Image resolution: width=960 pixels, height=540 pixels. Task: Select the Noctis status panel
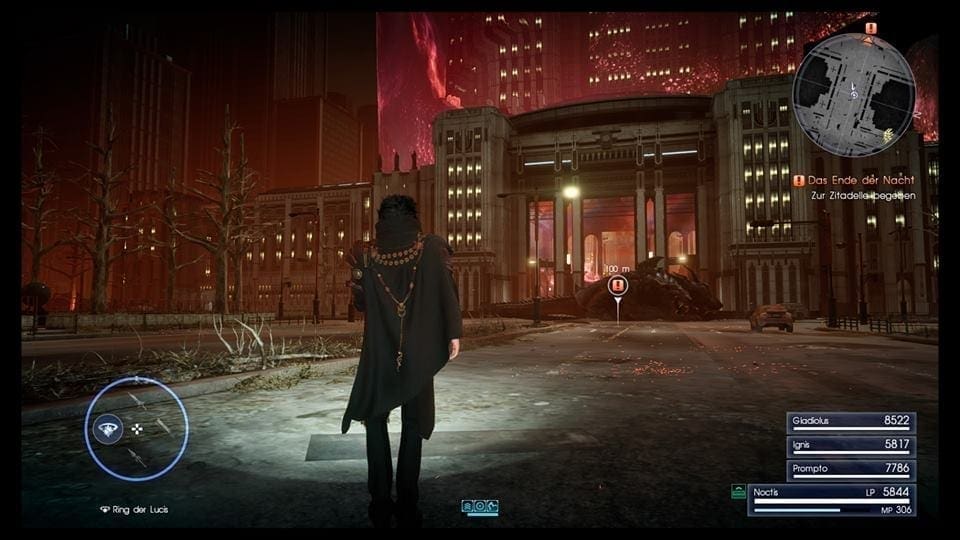click(831, 499)
